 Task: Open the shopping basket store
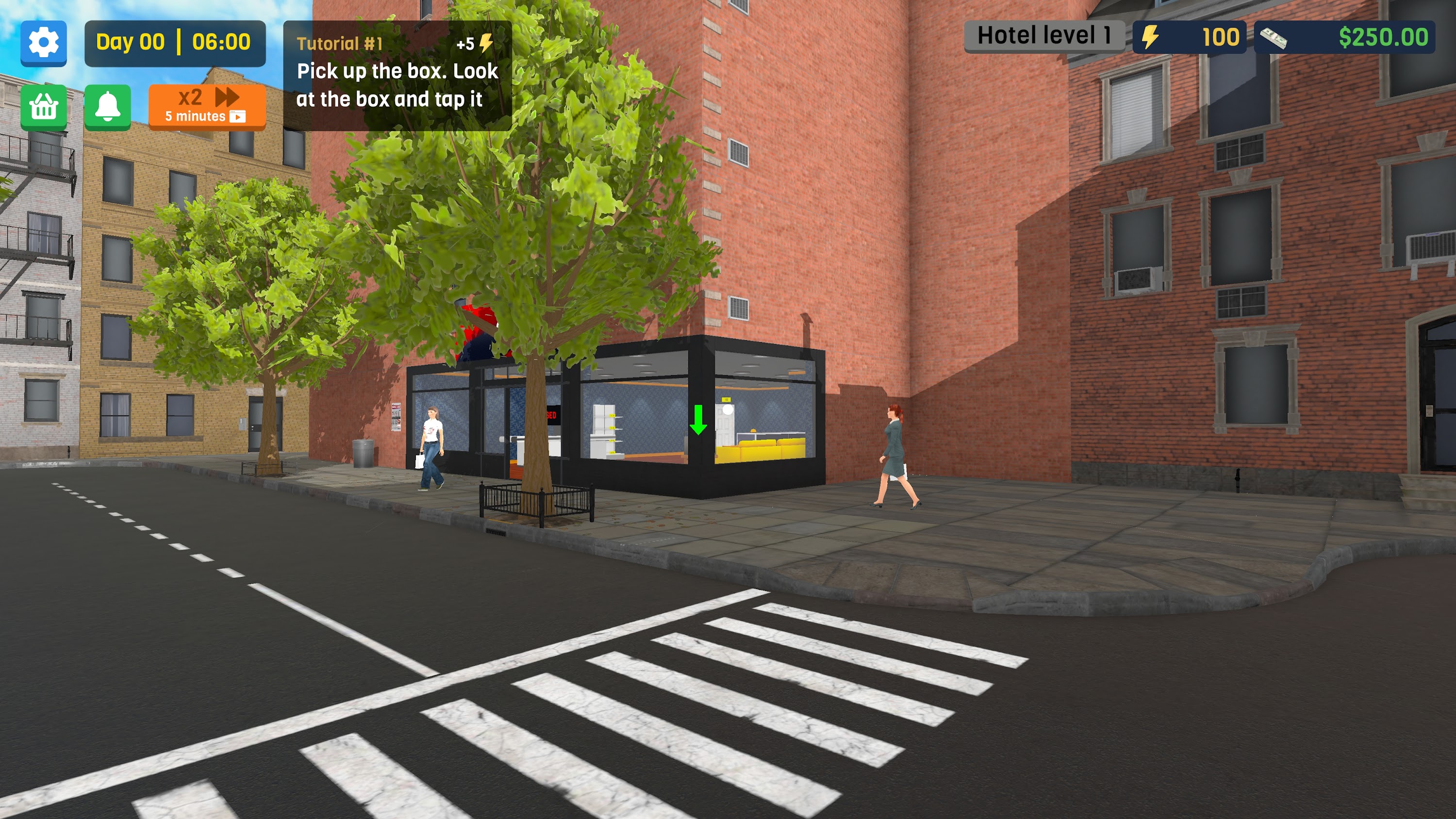[44, 107]
